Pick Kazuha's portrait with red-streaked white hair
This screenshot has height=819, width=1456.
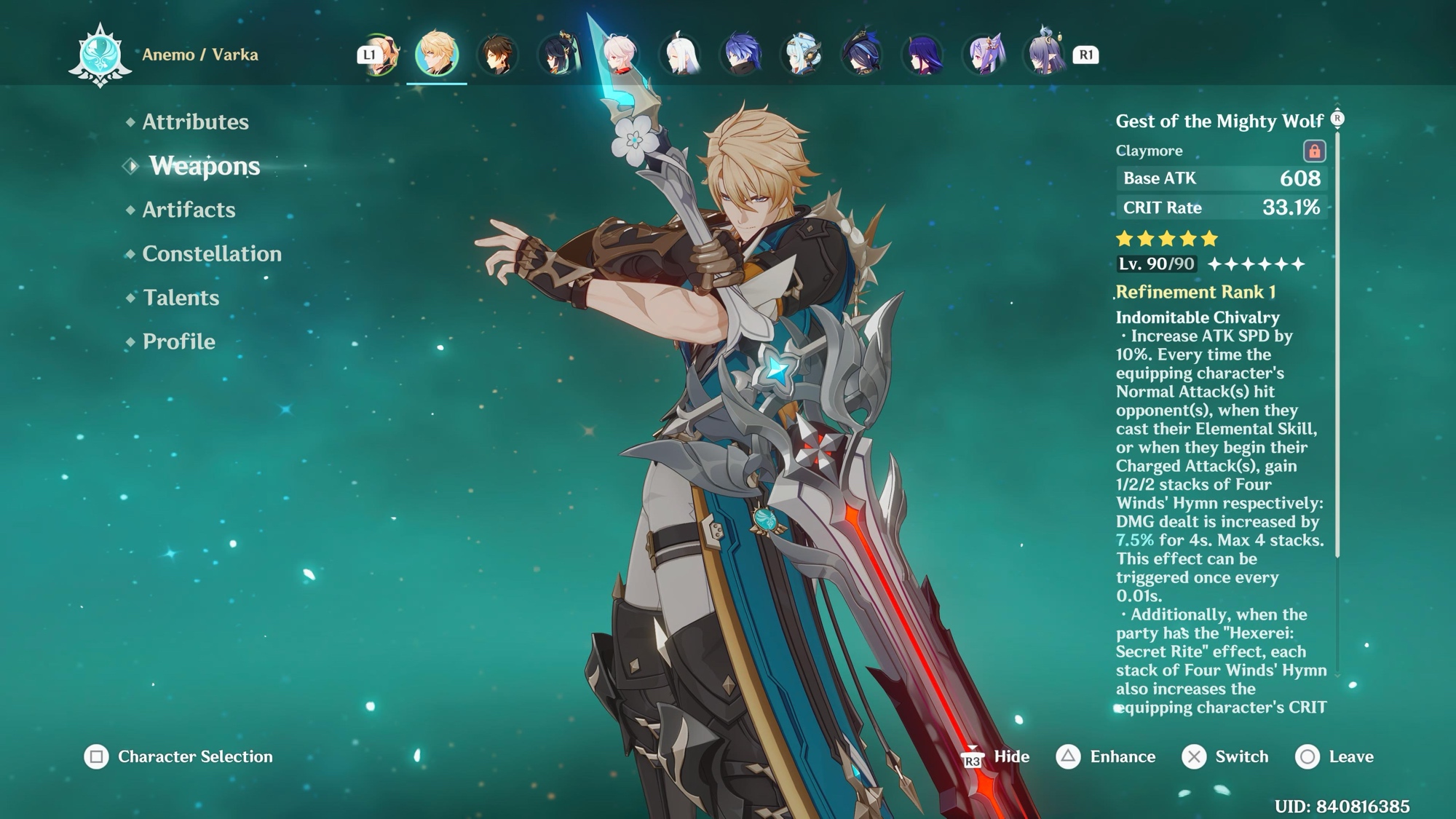(620, 55)
